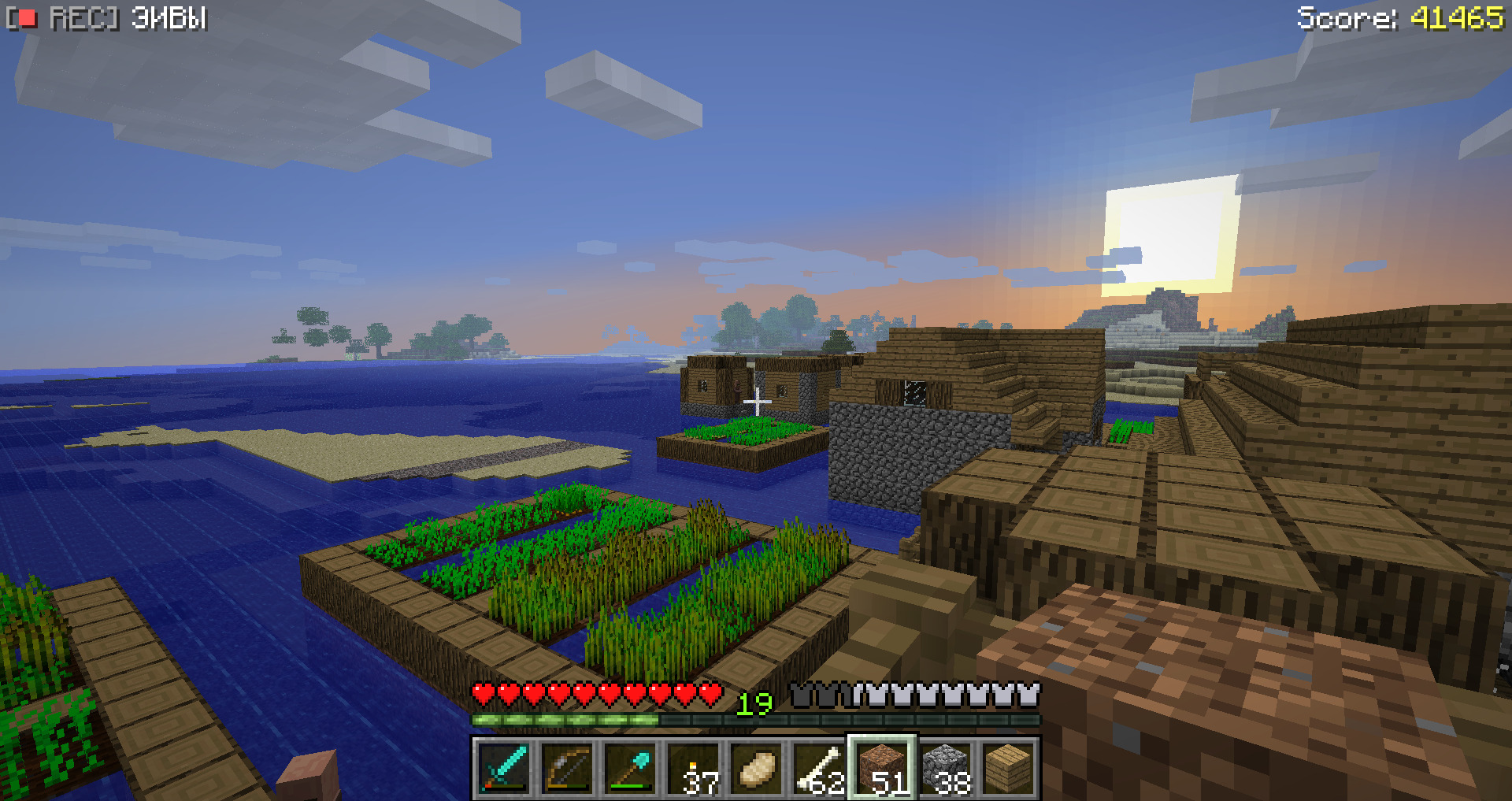Select the bone stack of 62
Image resolution: width=1512 pixels, height=801 pixels.
tap(819, 768)
